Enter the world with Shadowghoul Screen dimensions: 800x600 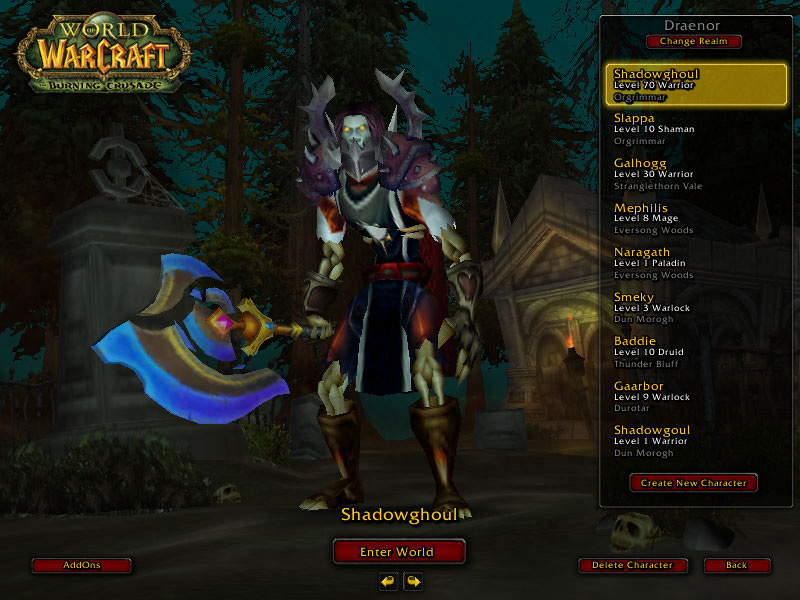point(398,551)
